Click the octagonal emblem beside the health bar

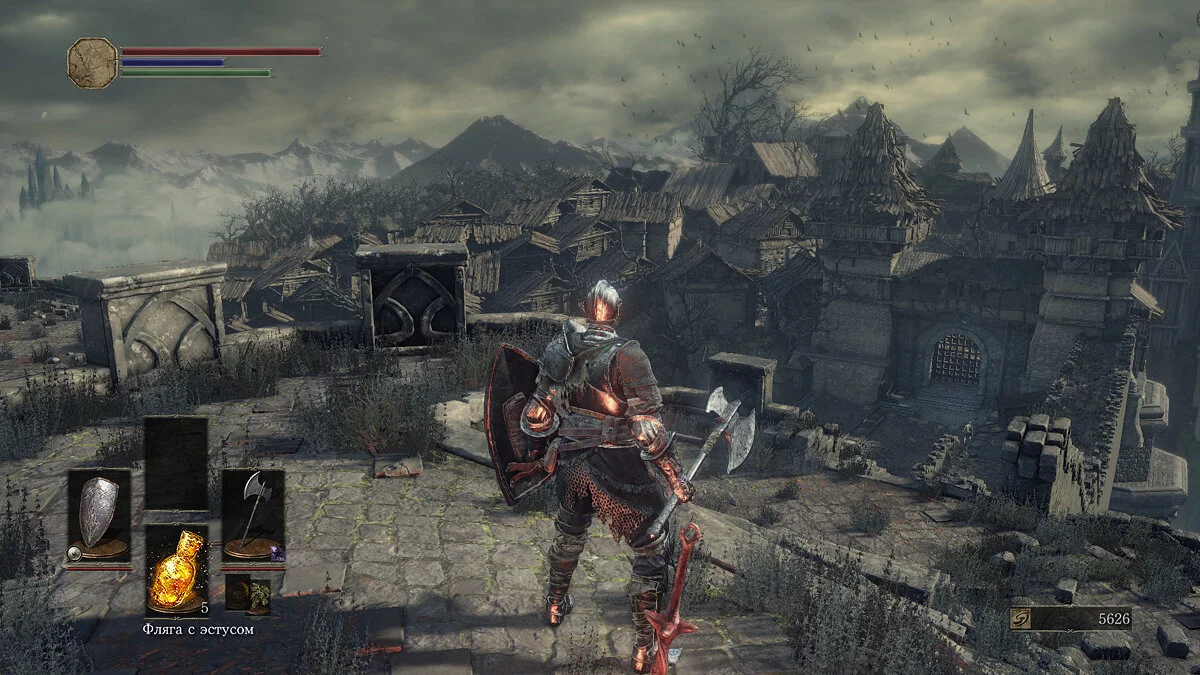92,63
